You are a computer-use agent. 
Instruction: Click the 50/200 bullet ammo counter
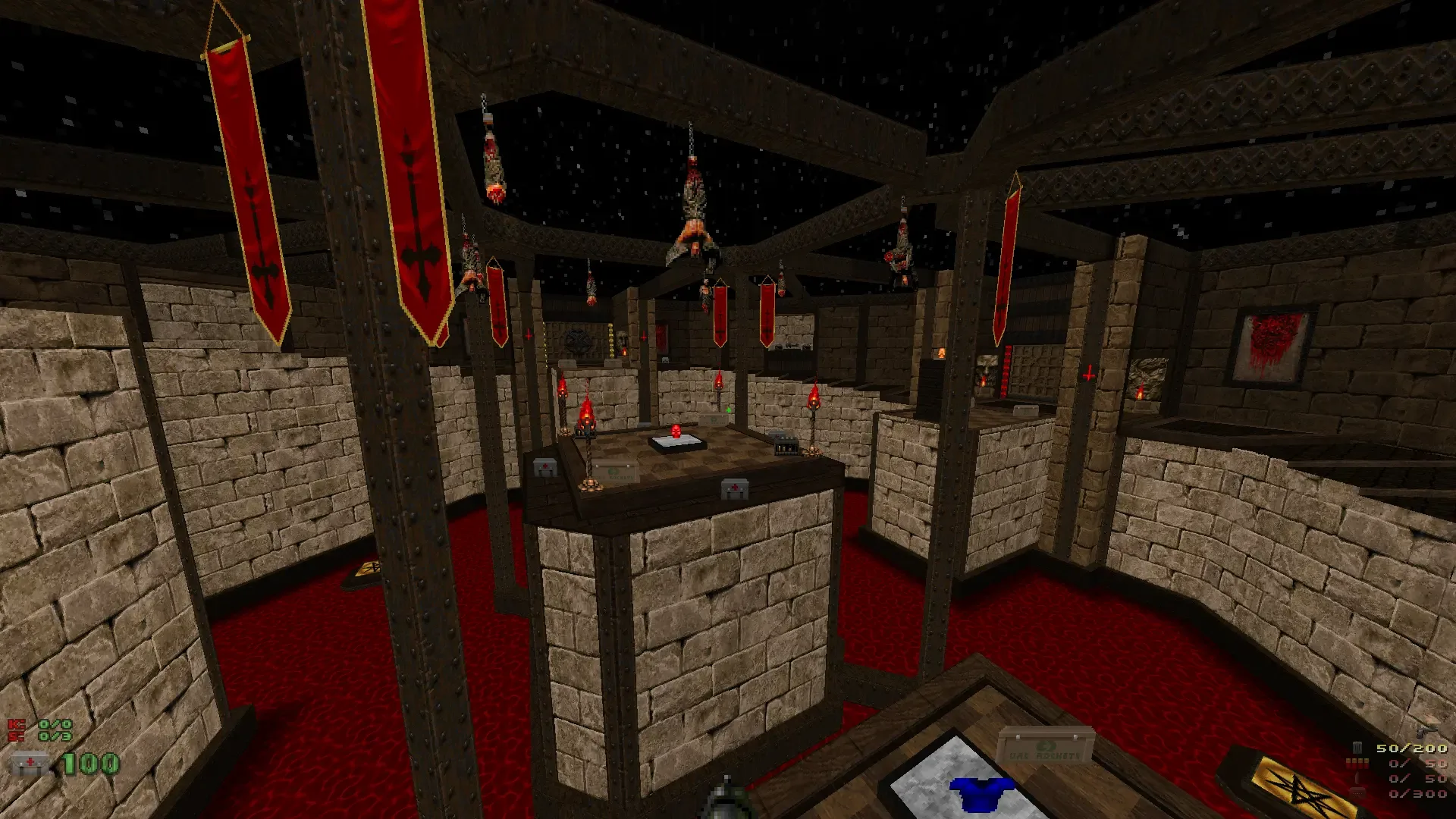1411,748
